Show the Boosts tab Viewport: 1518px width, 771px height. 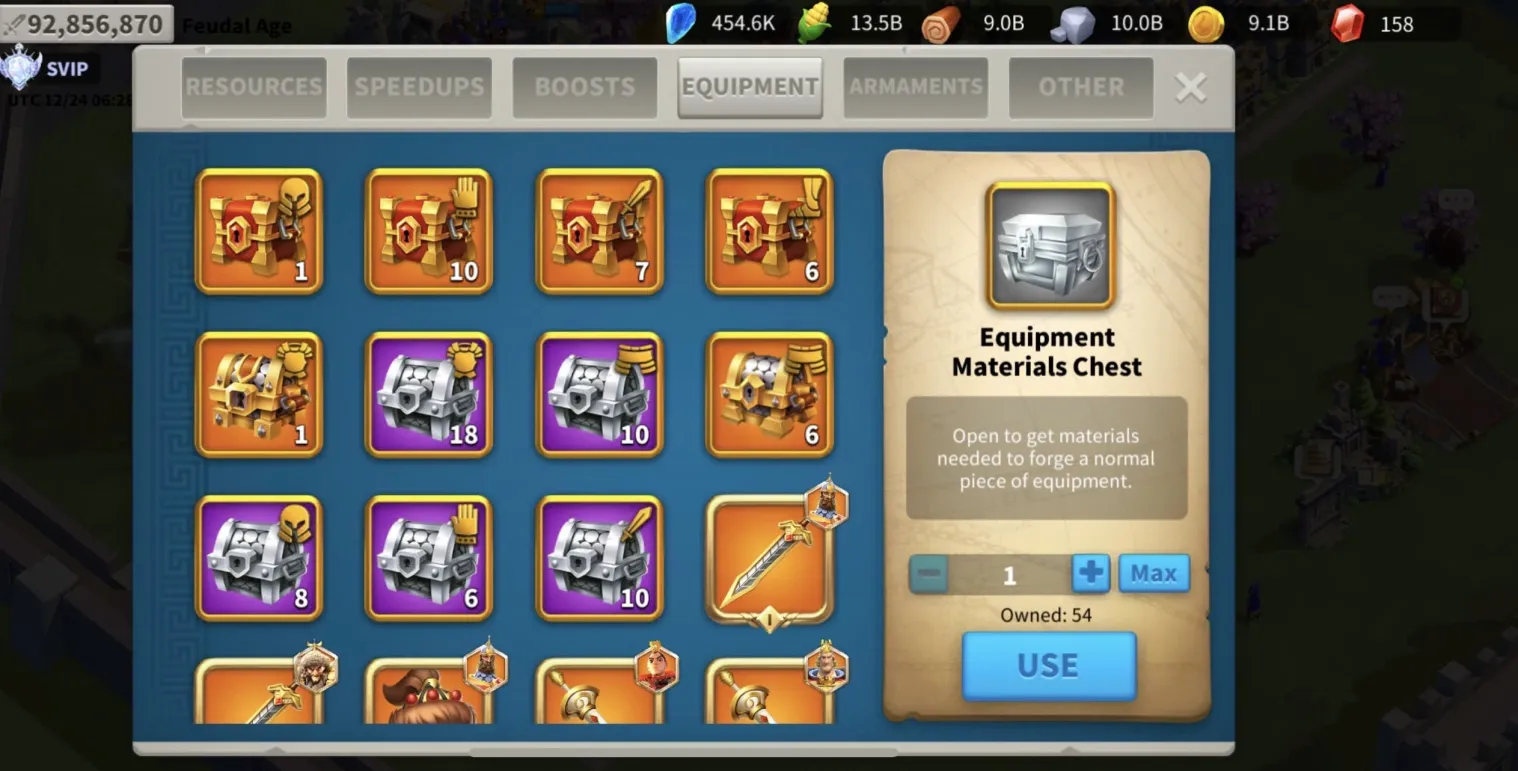coord(585,88)
